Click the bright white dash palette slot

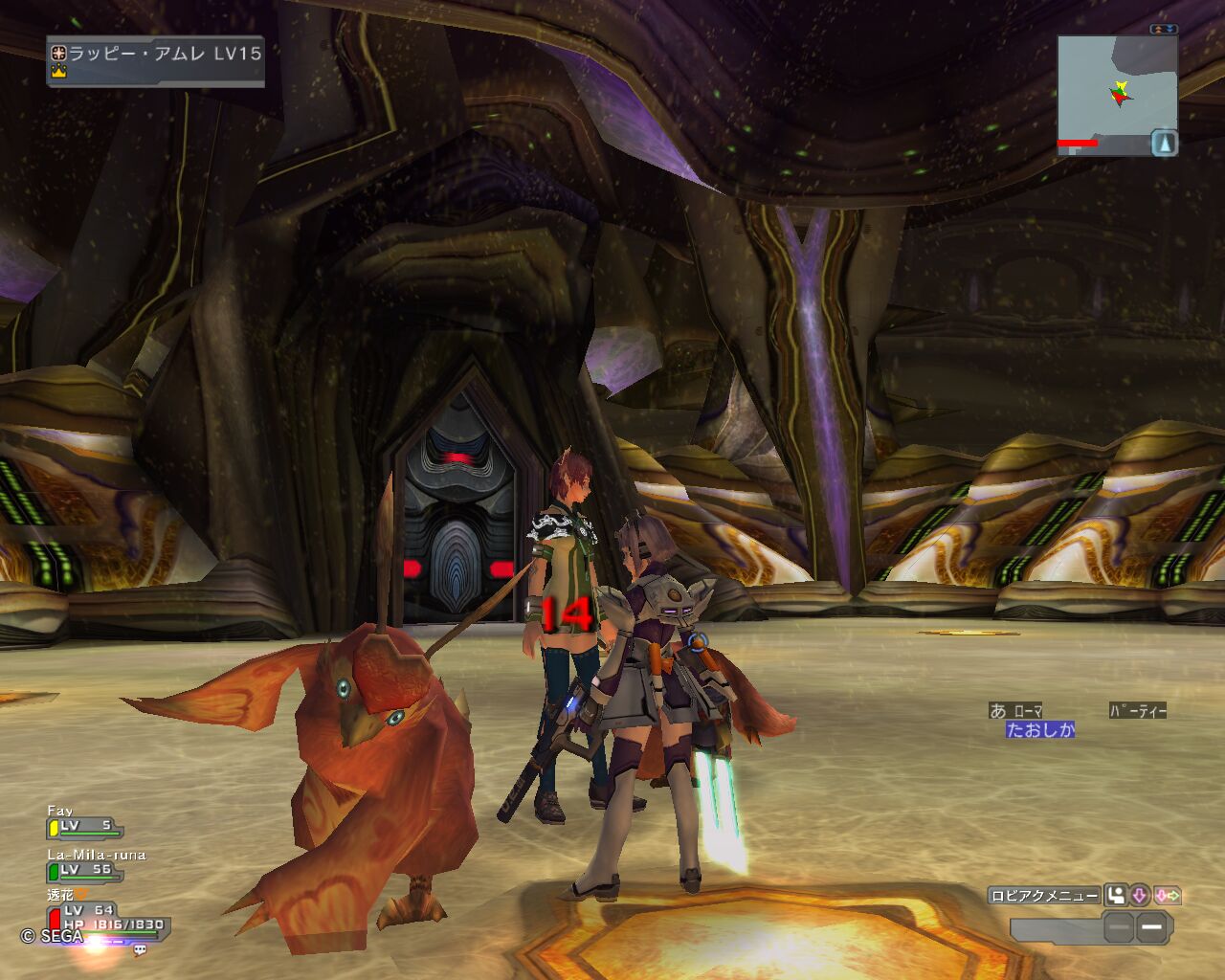[x=1152, y=927]
